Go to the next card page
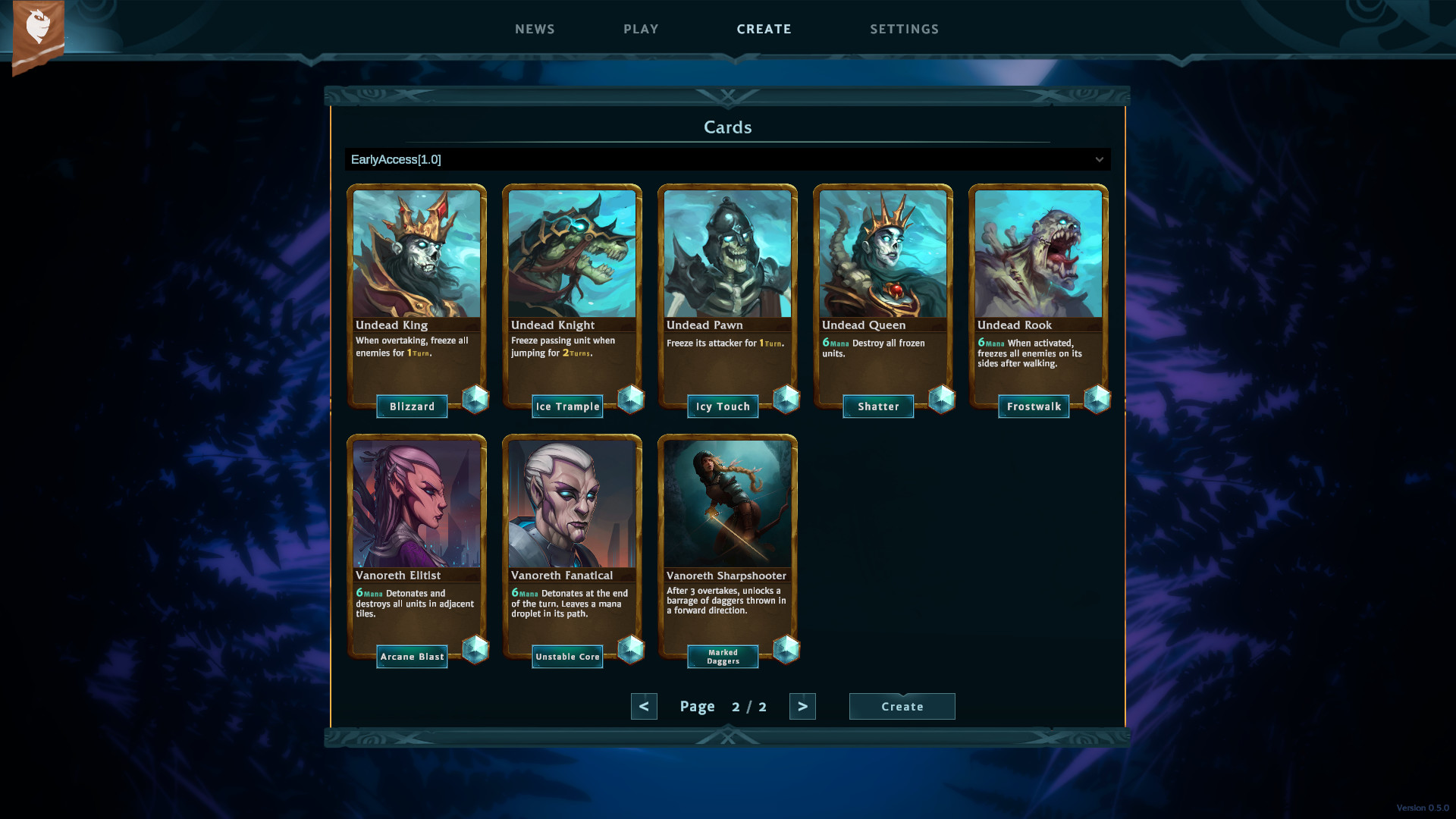1456x819 pixels. [802, 706]
